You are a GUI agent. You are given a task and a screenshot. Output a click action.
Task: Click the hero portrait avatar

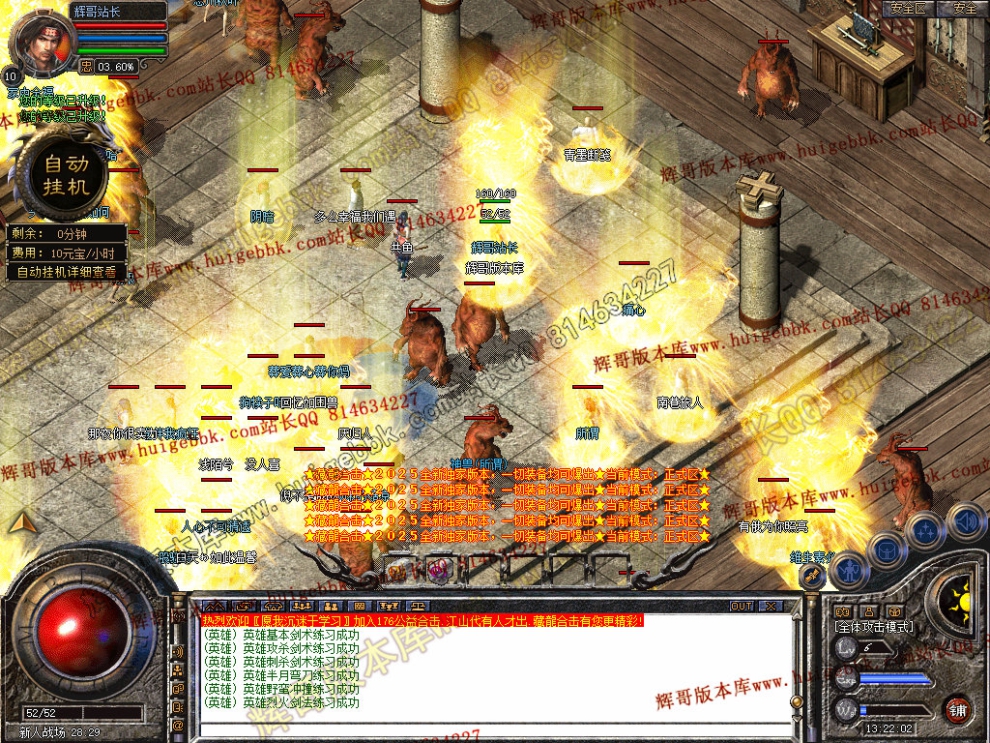pos(42,46)
